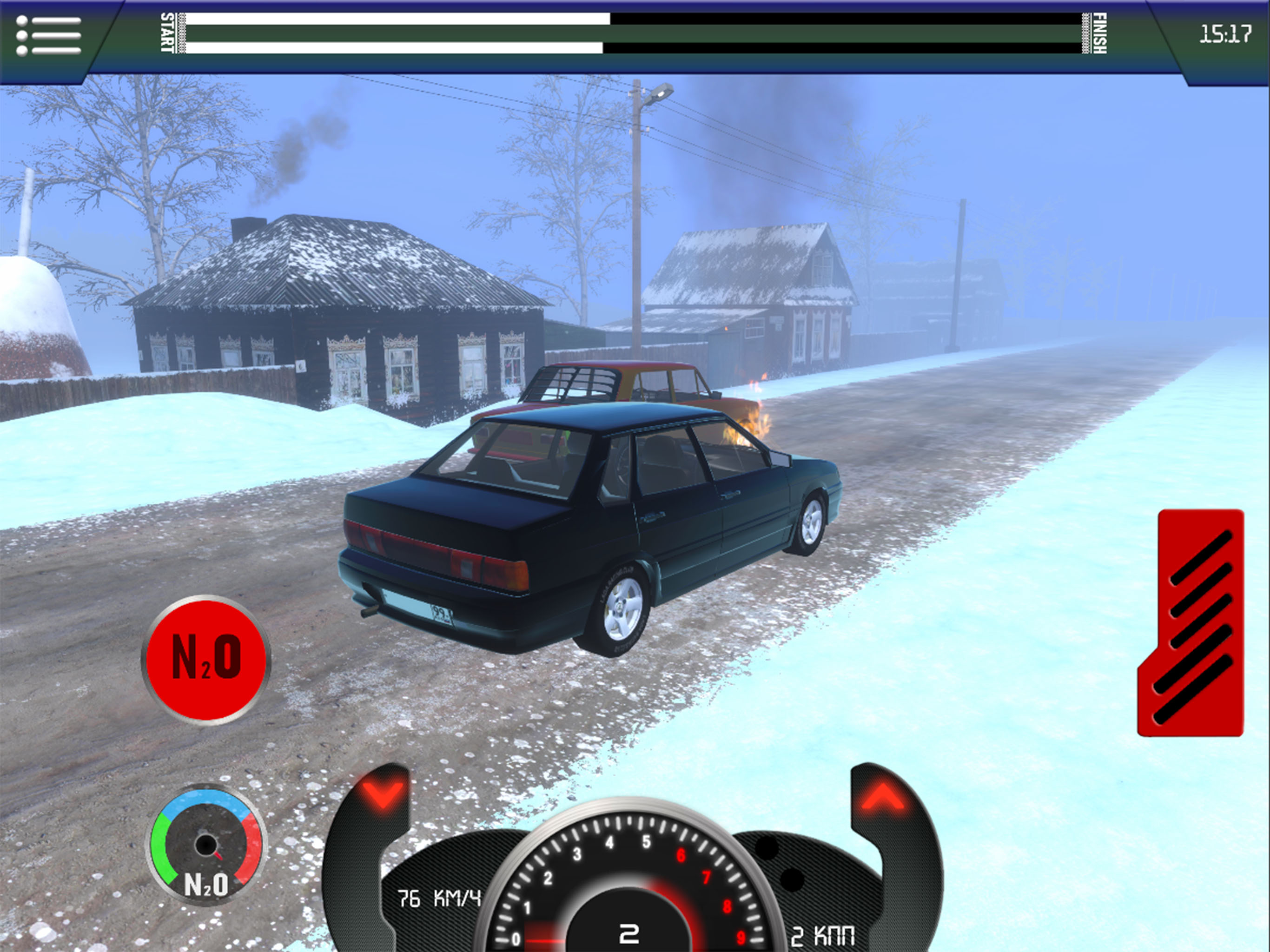Activate the red N2O nitrous button
Image resolution: width=1270 pixels, height=952 pixels.
tap(205, 659)
